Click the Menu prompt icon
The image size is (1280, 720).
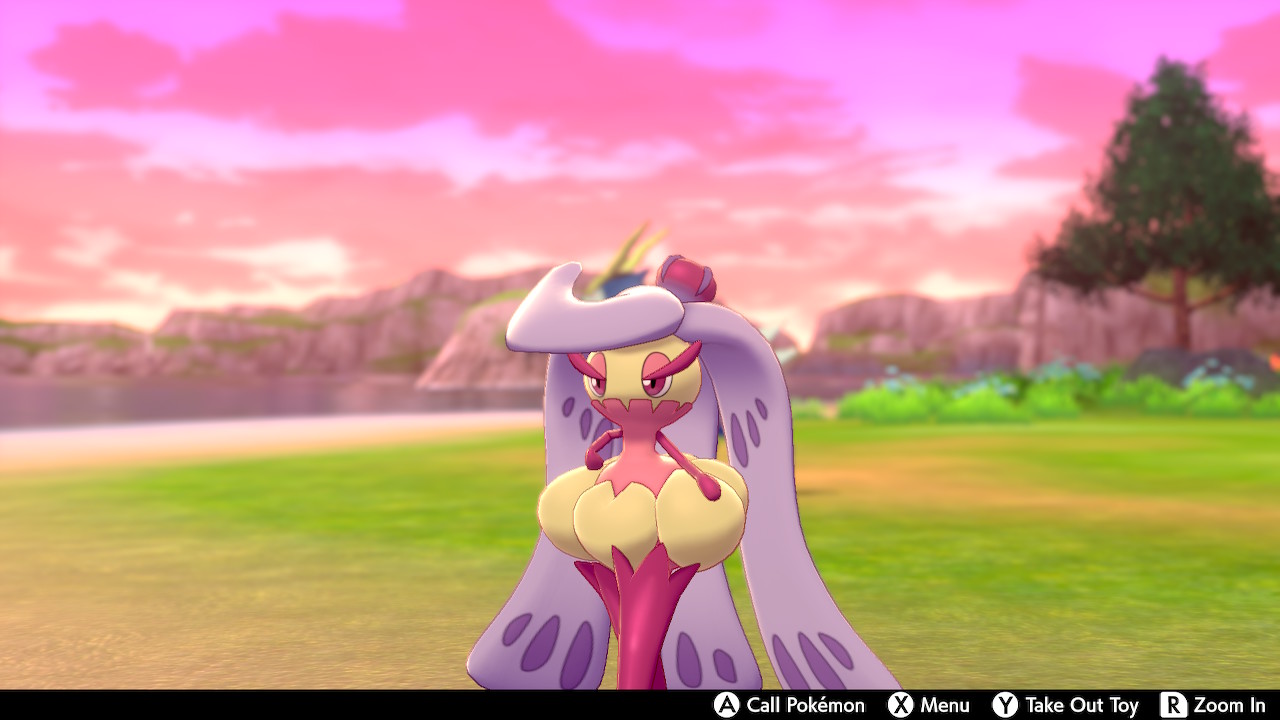point(900,705)
